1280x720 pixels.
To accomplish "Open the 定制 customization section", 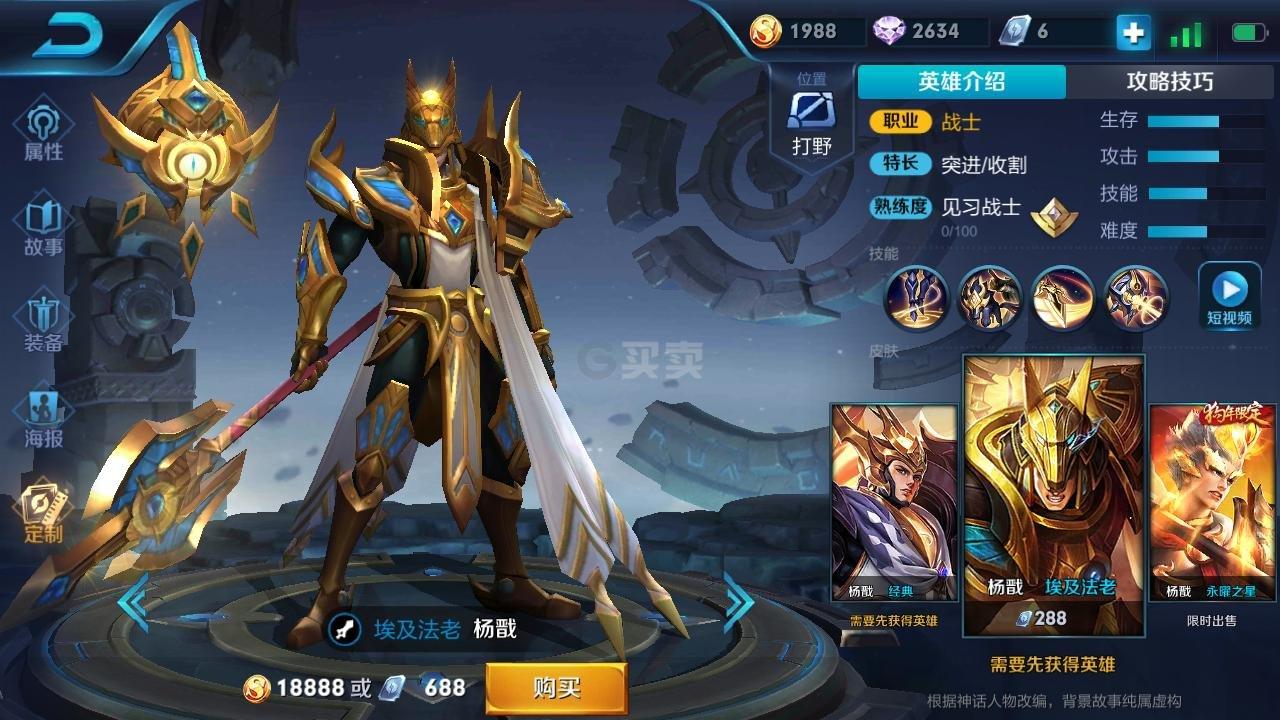I will coord(43,513).
